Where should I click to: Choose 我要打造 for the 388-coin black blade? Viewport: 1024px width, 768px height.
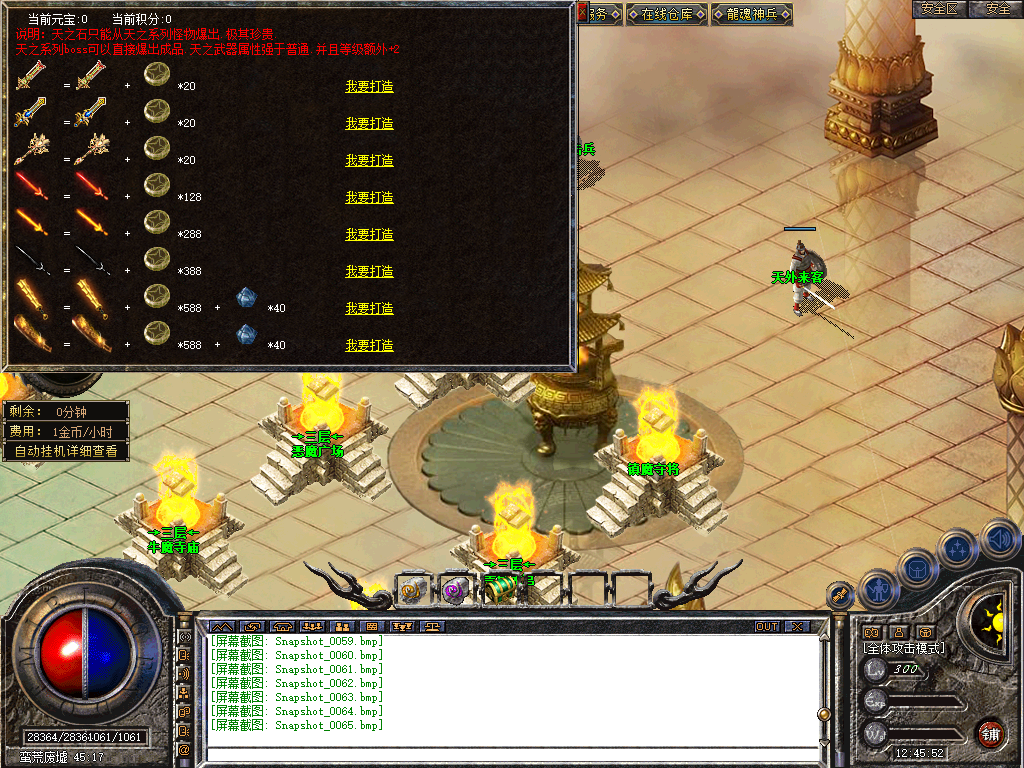point(369,272)
